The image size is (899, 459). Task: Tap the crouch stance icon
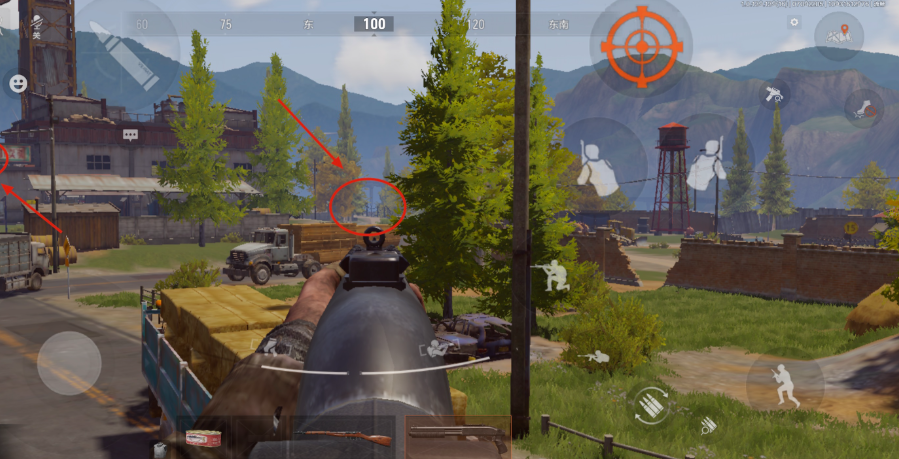pyautogui.click(x=551, y=275)
